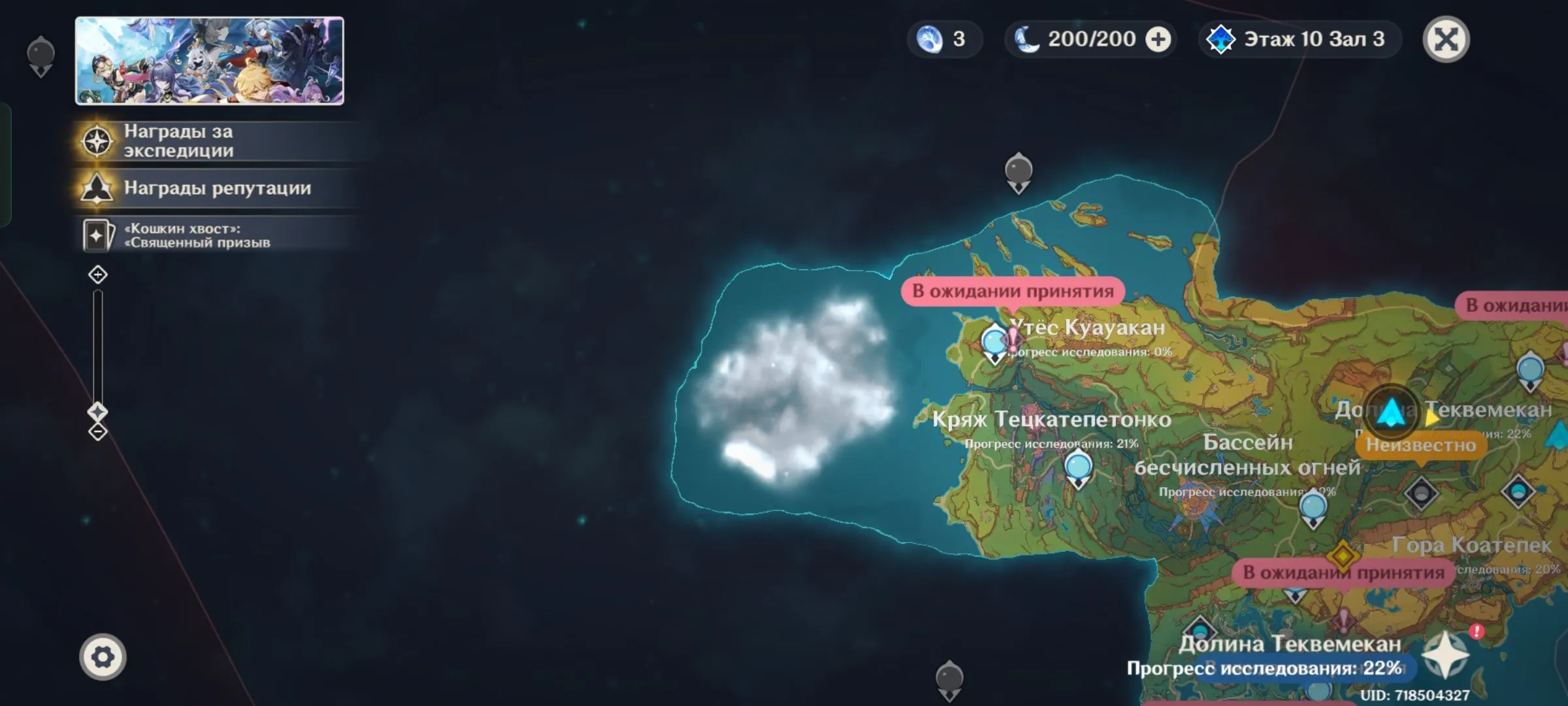This screenshot has height=706, width=1568.
Task: Click the map zoom slider handle
Action: [98, 411]
